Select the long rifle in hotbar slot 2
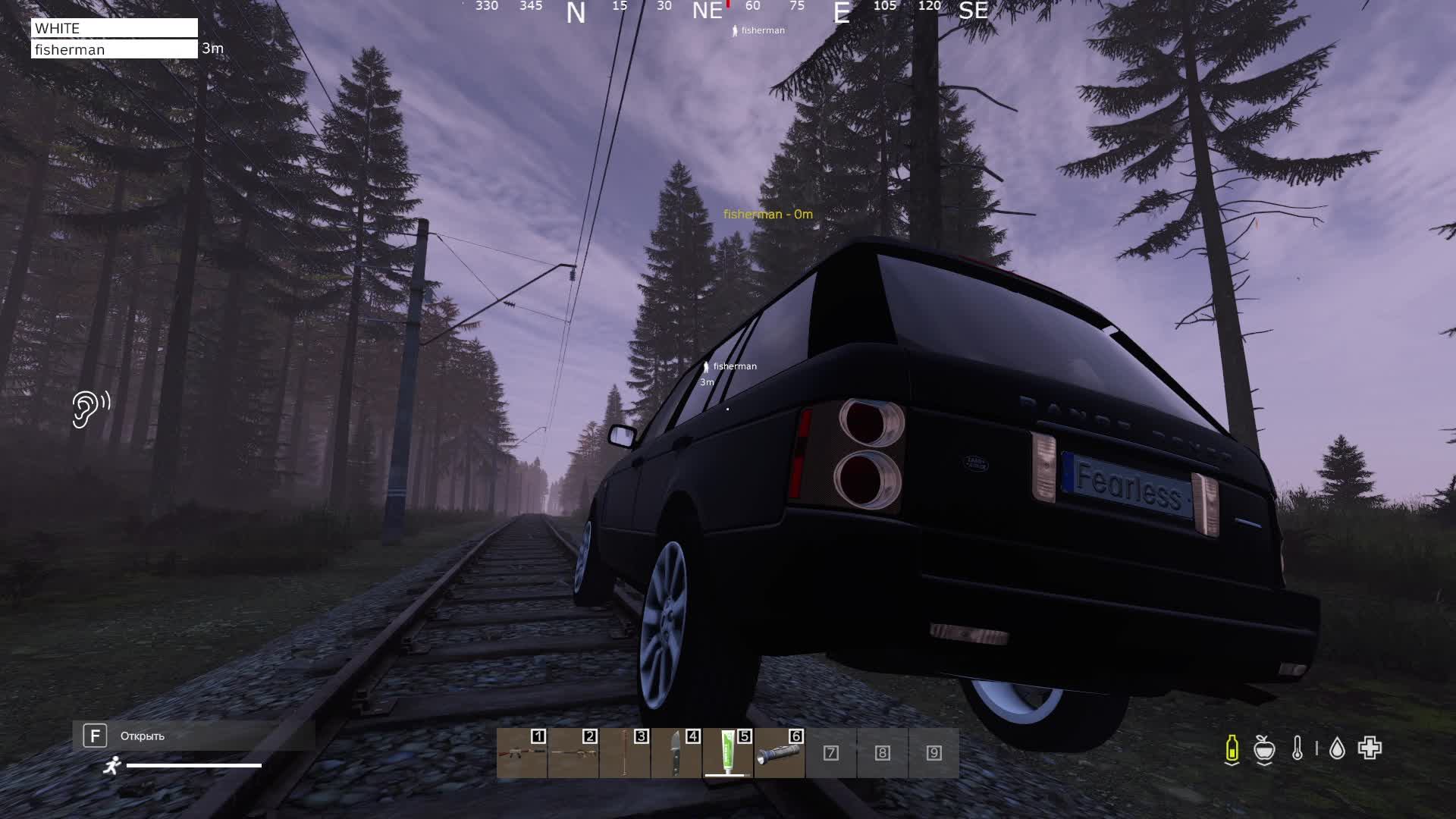This screenshot has height=819, width=1456. (573, 753)
